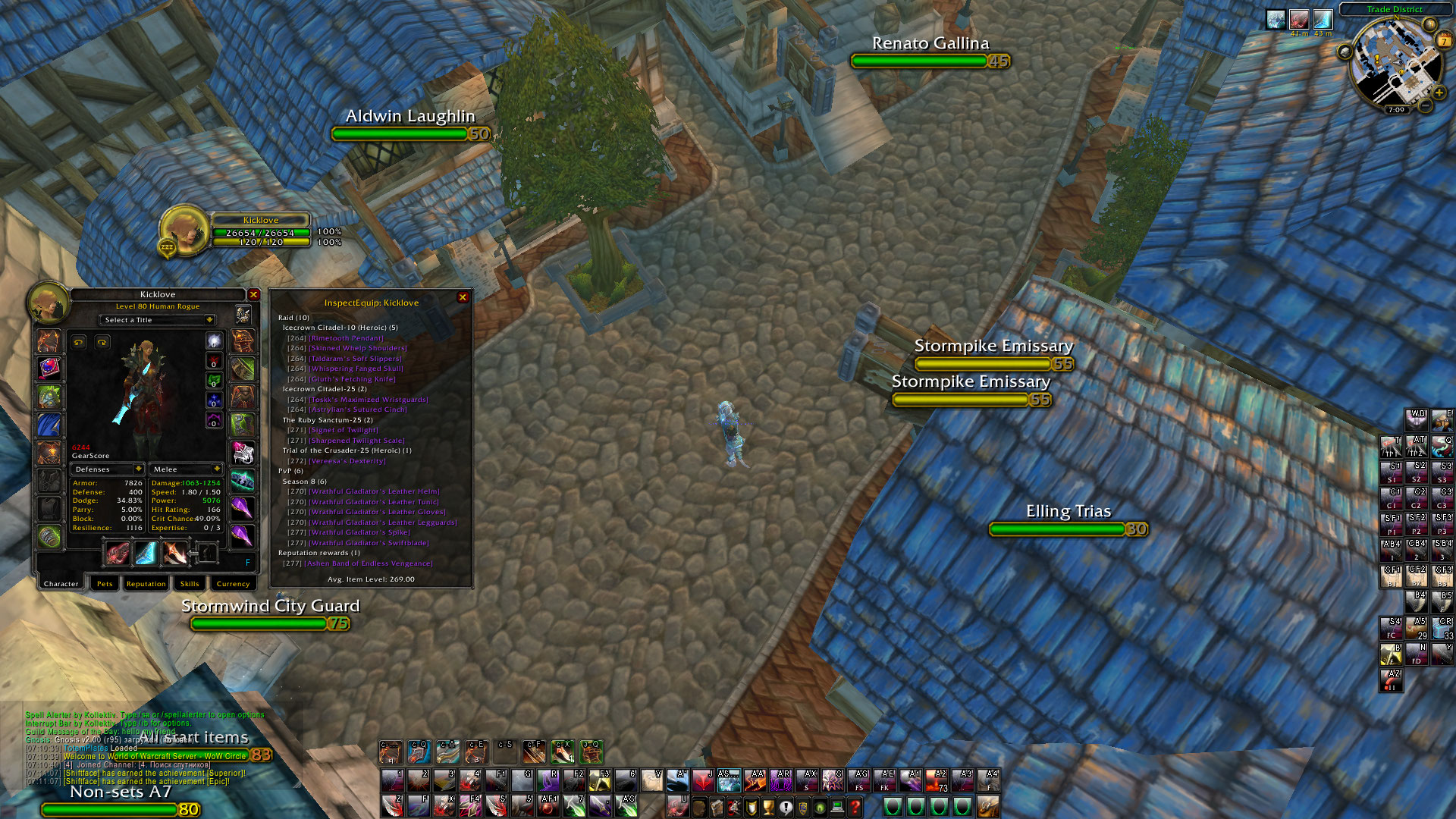Click the Trade District minimap
Image resolution: width=1456 pixels, height=819 pixels.
(x=1394, y=64)
